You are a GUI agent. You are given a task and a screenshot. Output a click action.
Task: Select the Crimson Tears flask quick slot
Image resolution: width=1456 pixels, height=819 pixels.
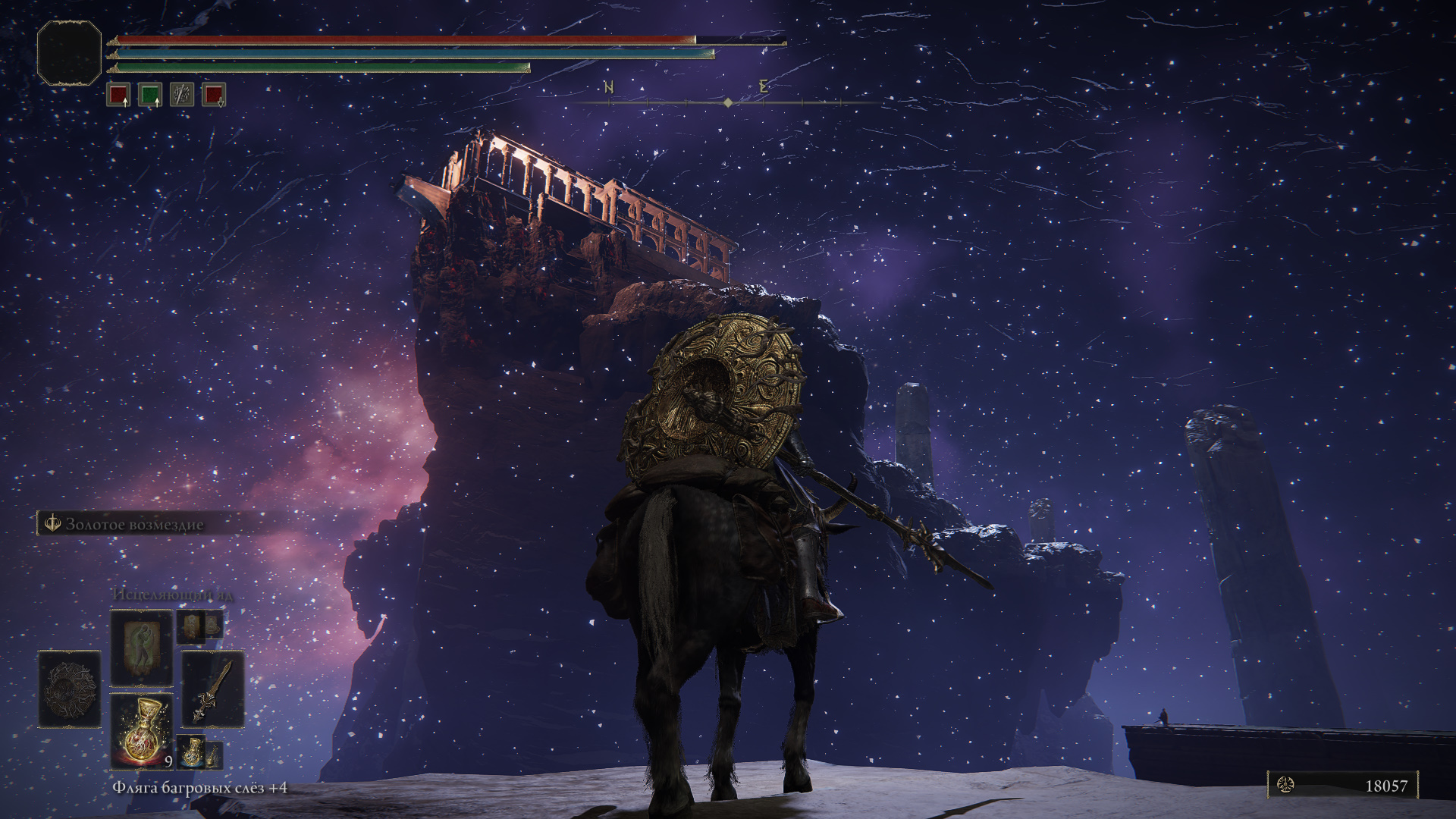click(x=142, y=731)
